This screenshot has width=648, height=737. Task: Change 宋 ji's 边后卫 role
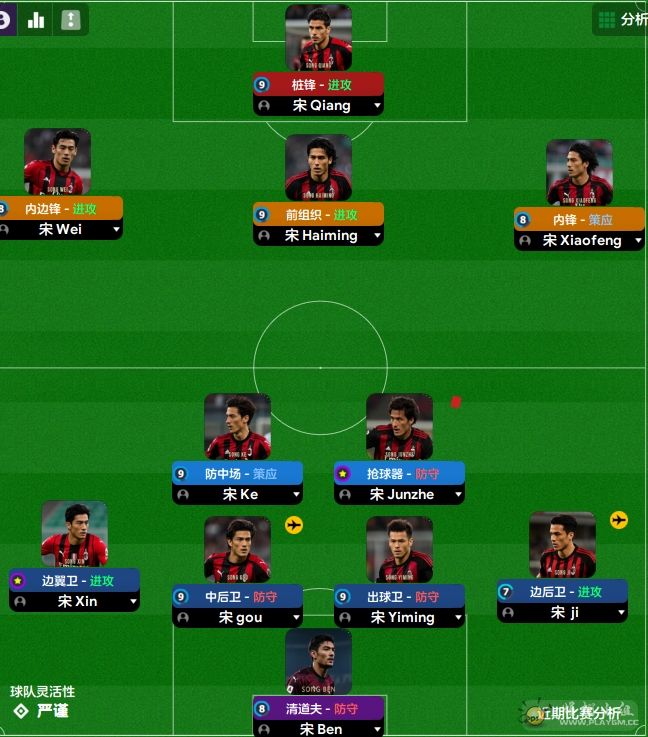click(x=564, y=592)
